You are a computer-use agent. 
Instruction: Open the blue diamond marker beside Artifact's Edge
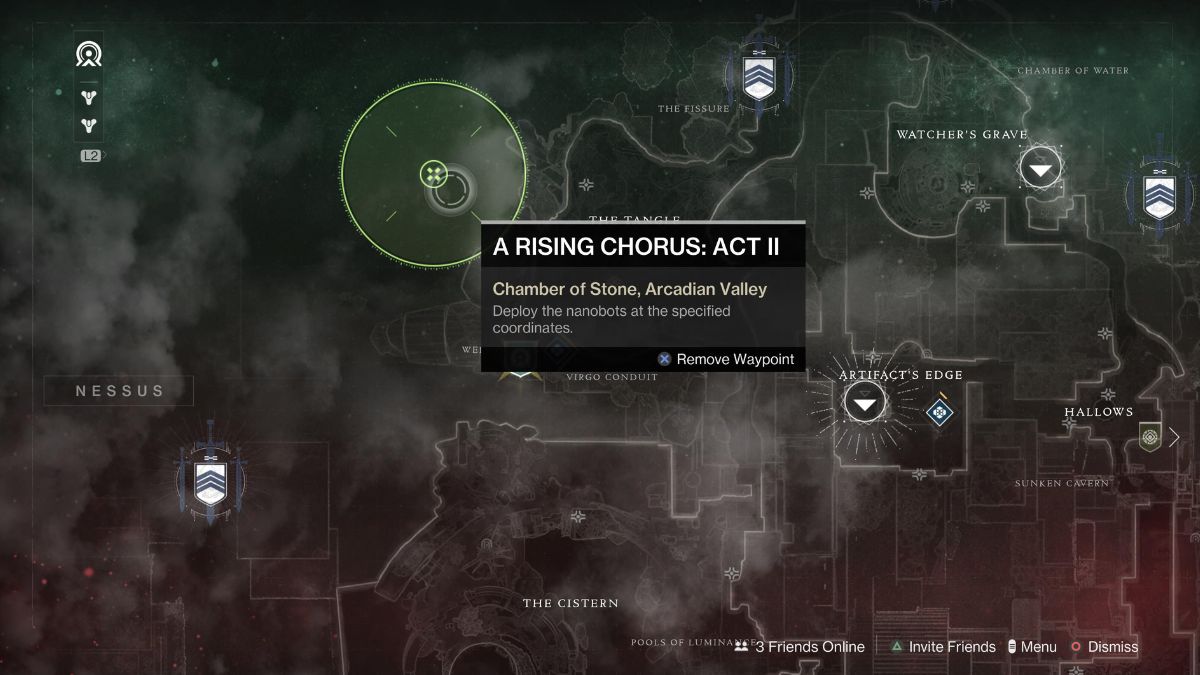[x=939, y=410]
